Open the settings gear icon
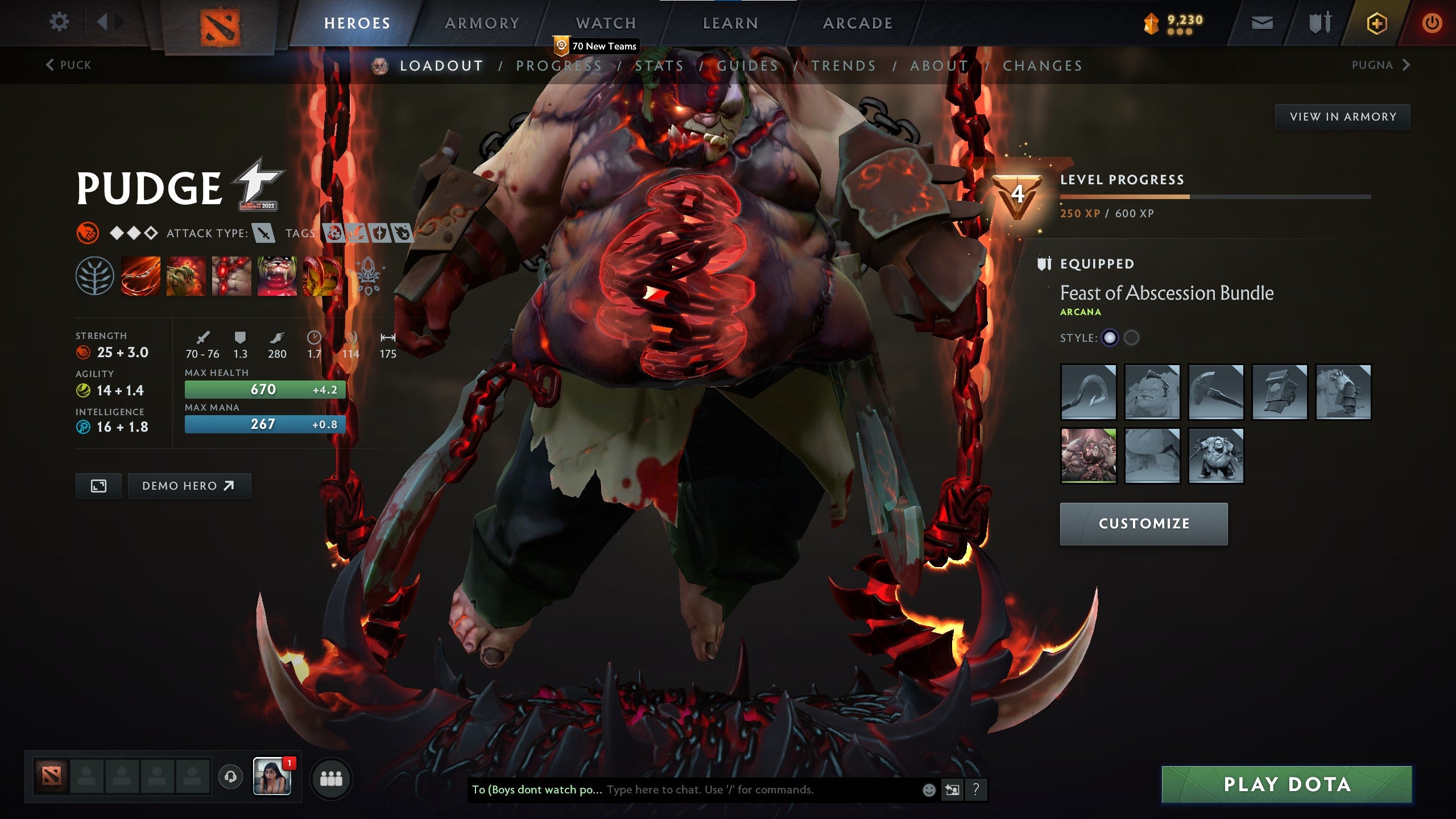The width and height of the screenshot is (1456, 819). (59, 22)
